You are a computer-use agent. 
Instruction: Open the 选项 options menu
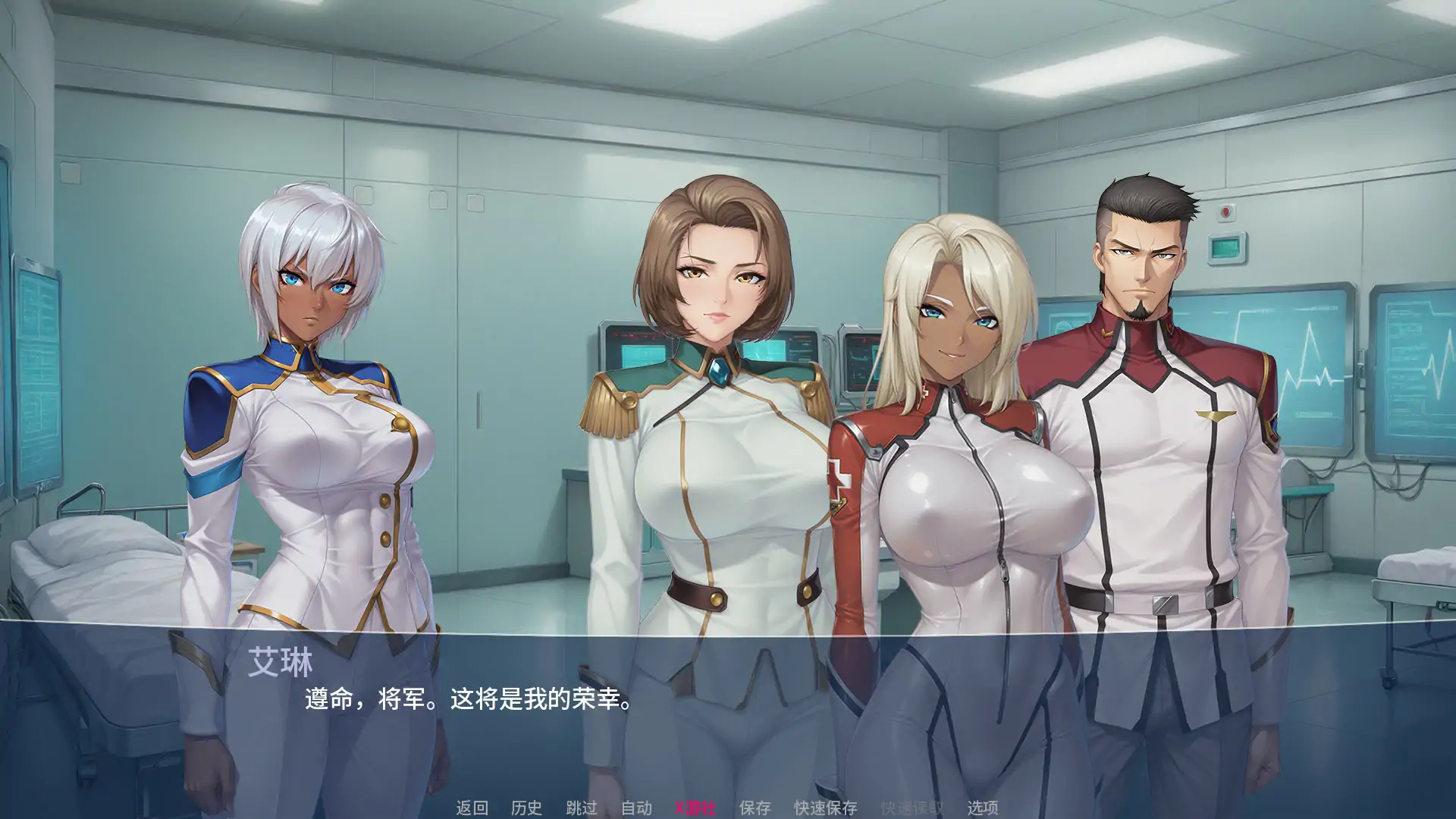coord(982,808)
